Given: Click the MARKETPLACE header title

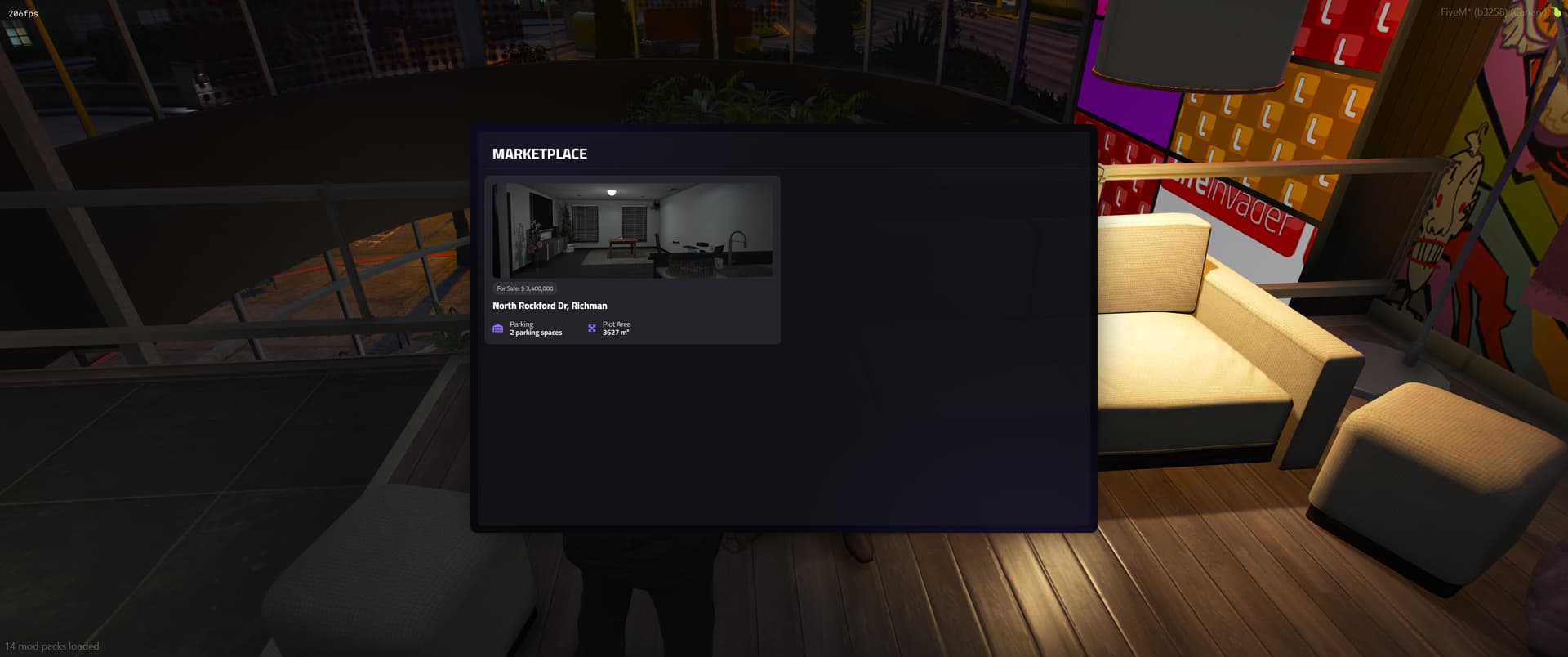Looking at the screenshot, I should (x=539, y=154).
